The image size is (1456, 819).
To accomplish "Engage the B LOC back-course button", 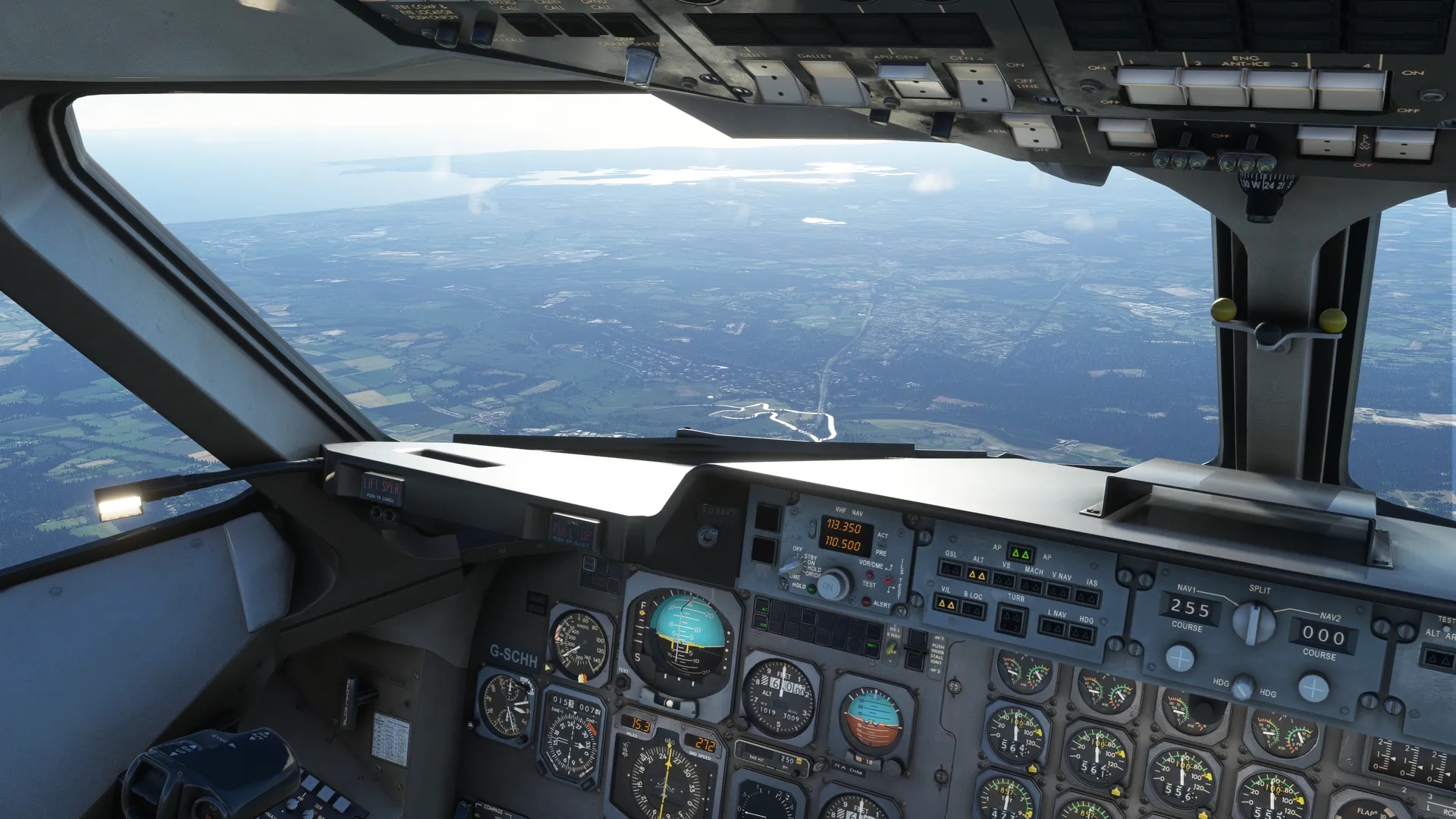I will 972,610.
